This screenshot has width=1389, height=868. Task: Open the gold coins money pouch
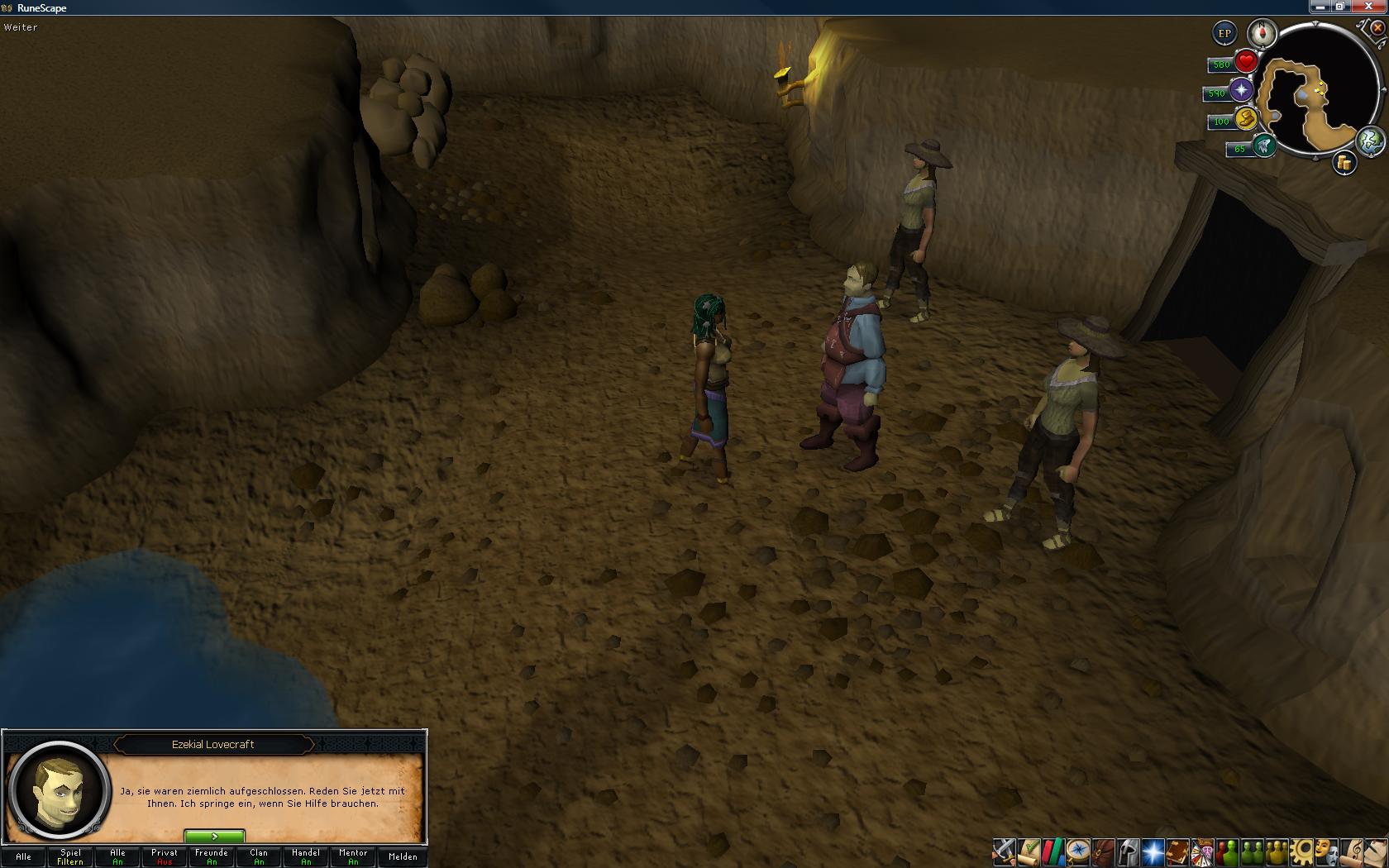(x=1344, y=164)
